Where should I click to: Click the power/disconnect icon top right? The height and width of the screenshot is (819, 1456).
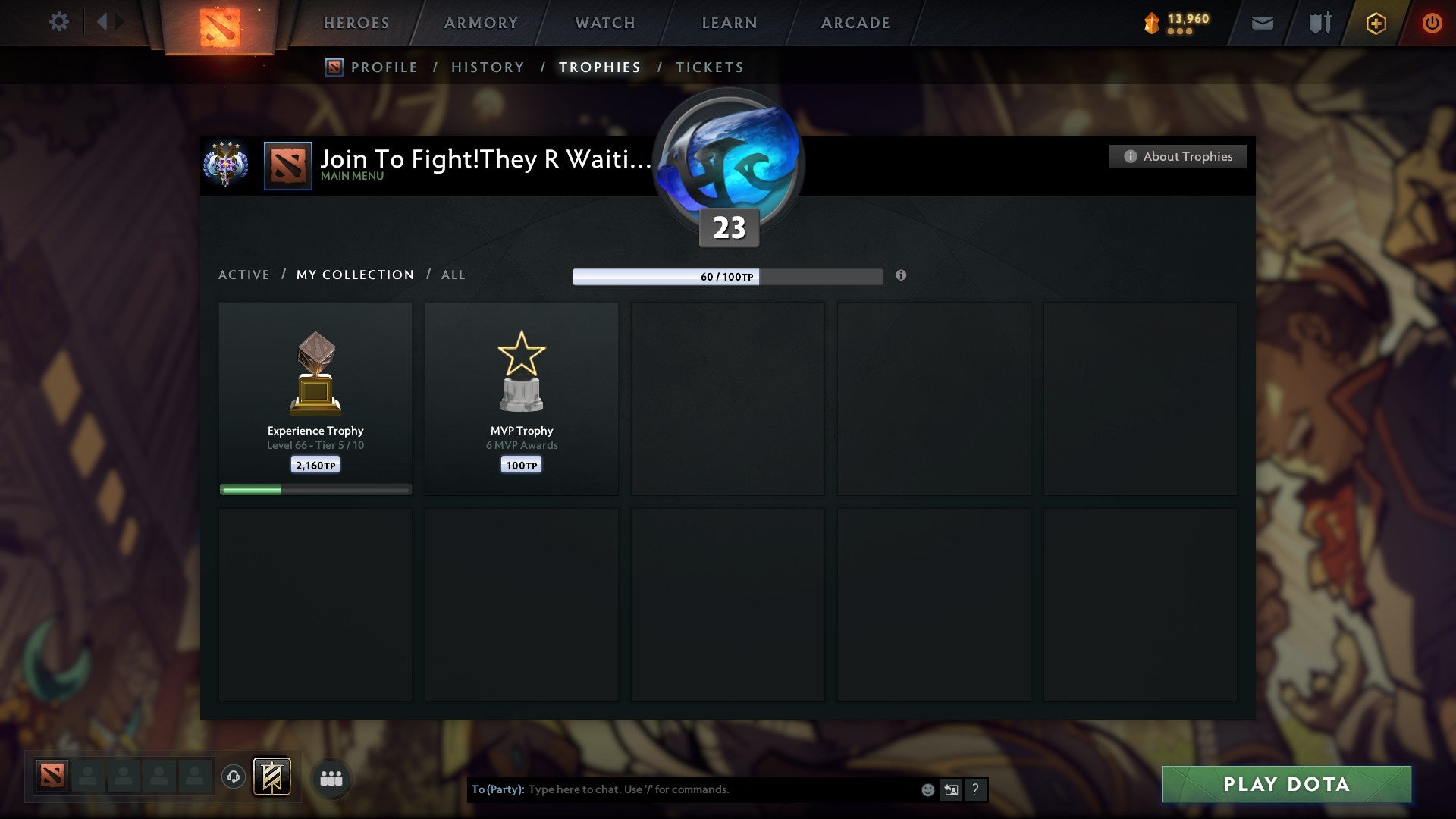[1432, 23]
